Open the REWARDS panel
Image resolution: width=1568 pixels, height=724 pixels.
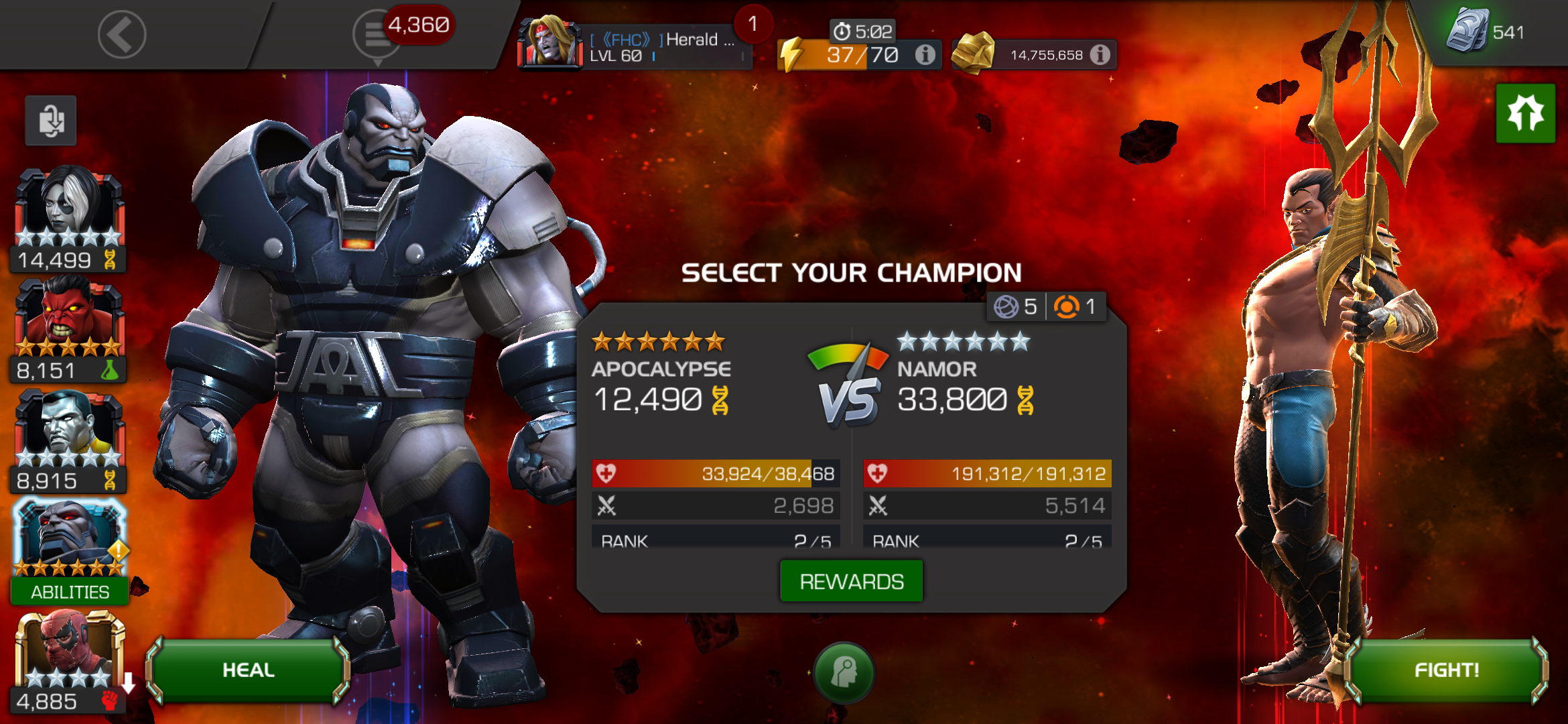(x=851, y=581)
